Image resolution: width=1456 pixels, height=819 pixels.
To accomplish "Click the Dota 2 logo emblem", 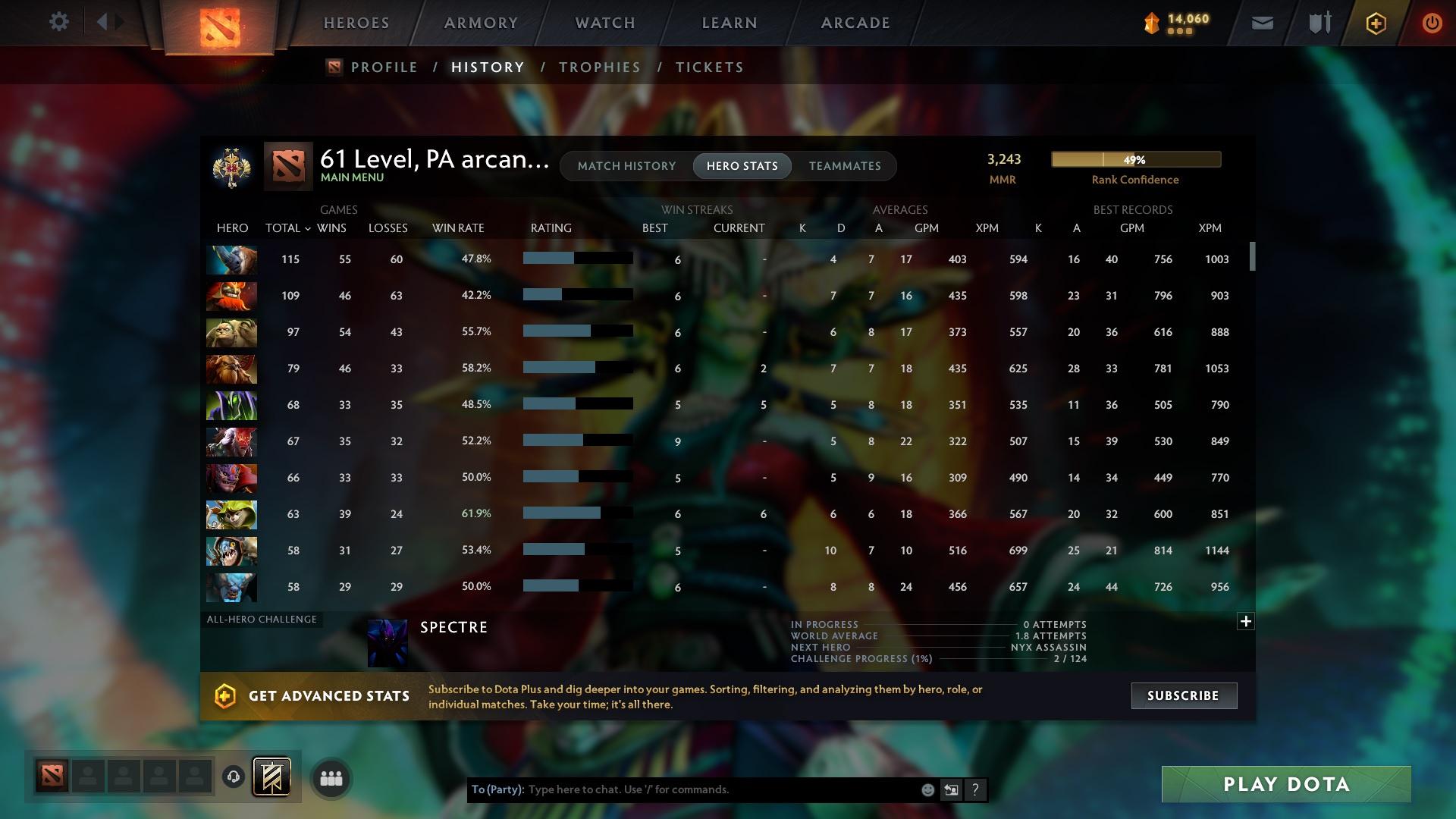I will coord(220,27).
